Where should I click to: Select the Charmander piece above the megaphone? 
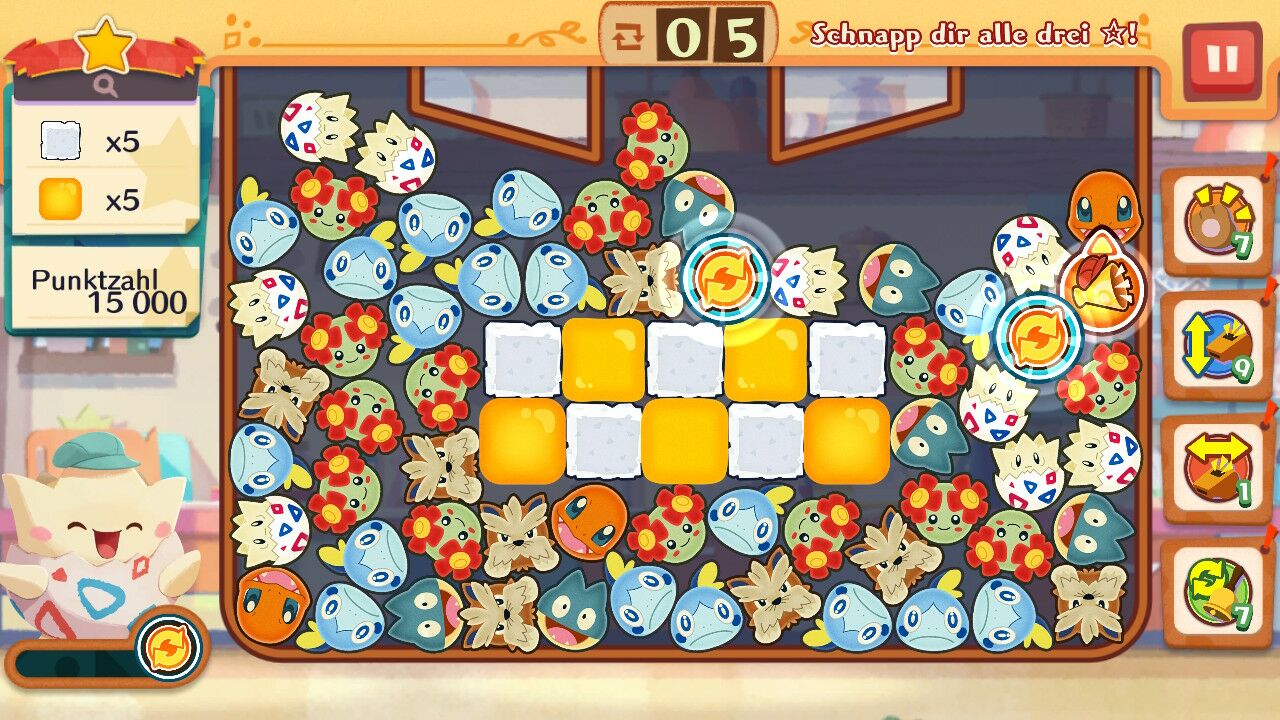click(1103, 204)
